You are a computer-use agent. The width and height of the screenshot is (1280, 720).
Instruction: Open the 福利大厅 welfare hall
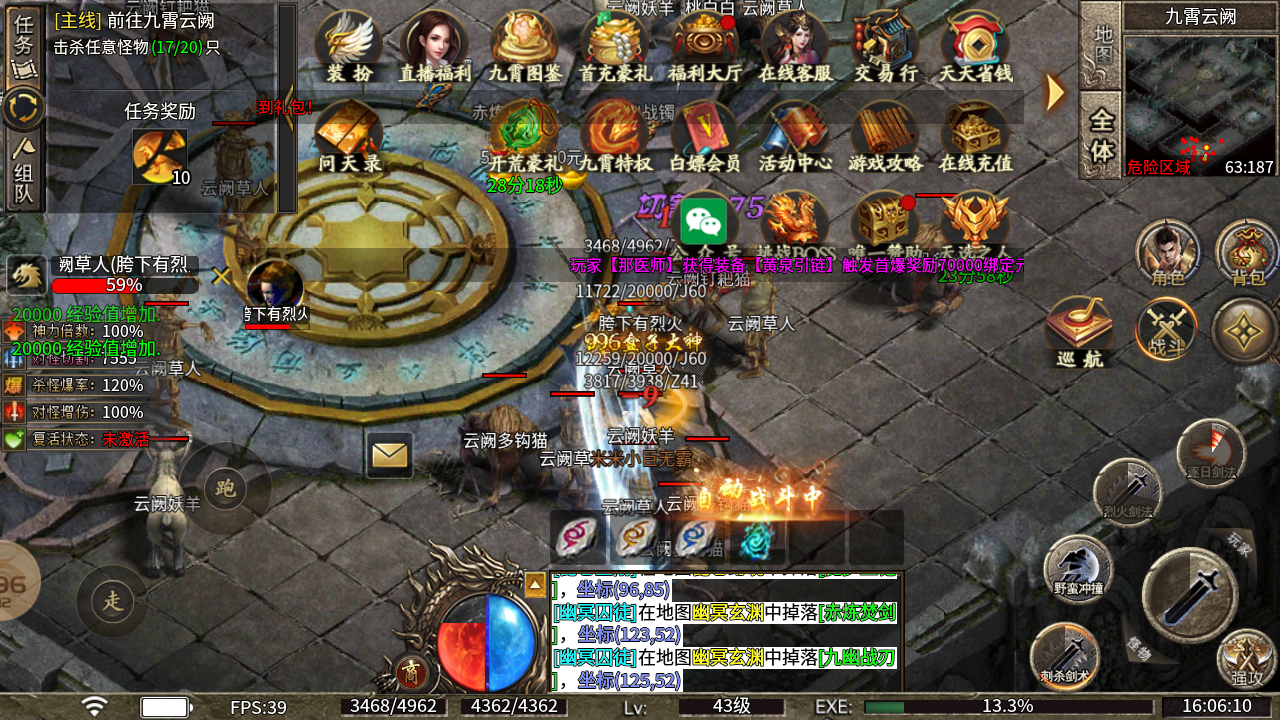click(705, 47)
